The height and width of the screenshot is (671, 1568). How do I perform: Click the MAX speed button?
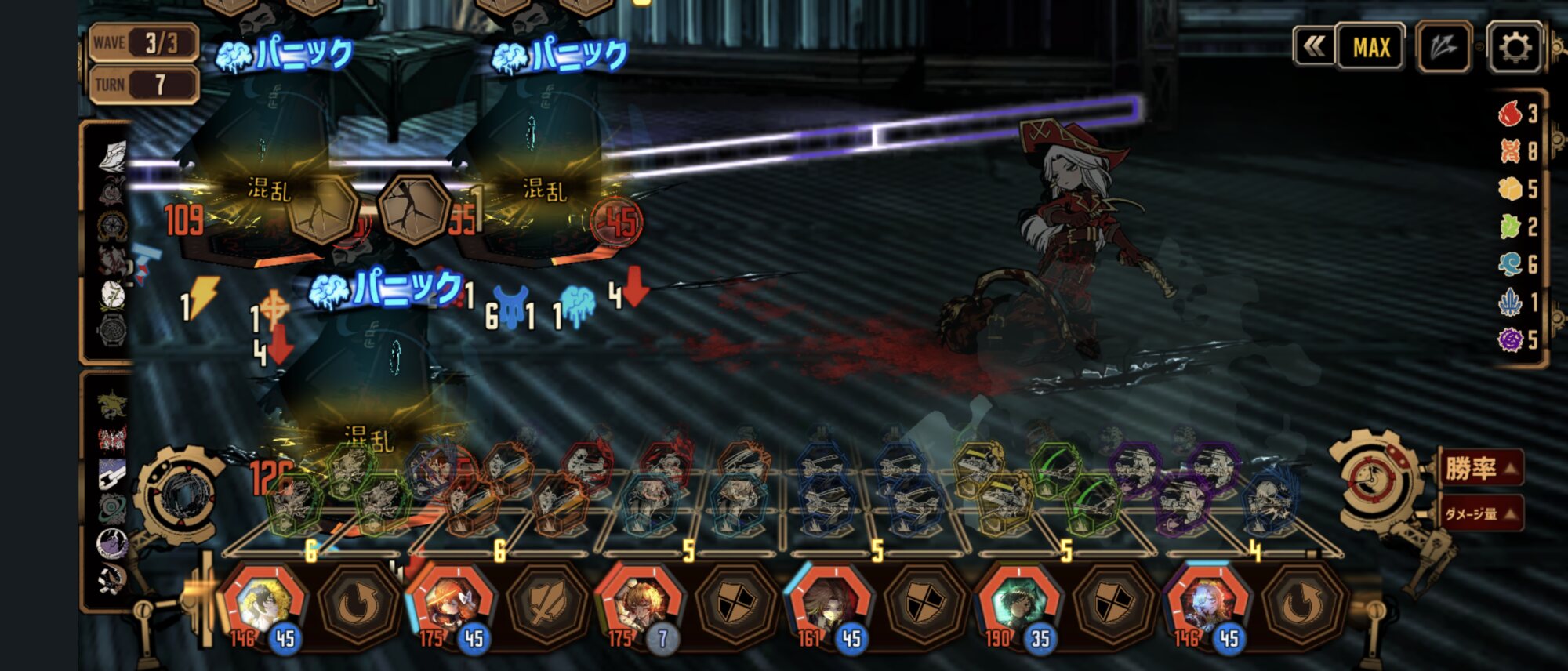tap(1370, 48)
